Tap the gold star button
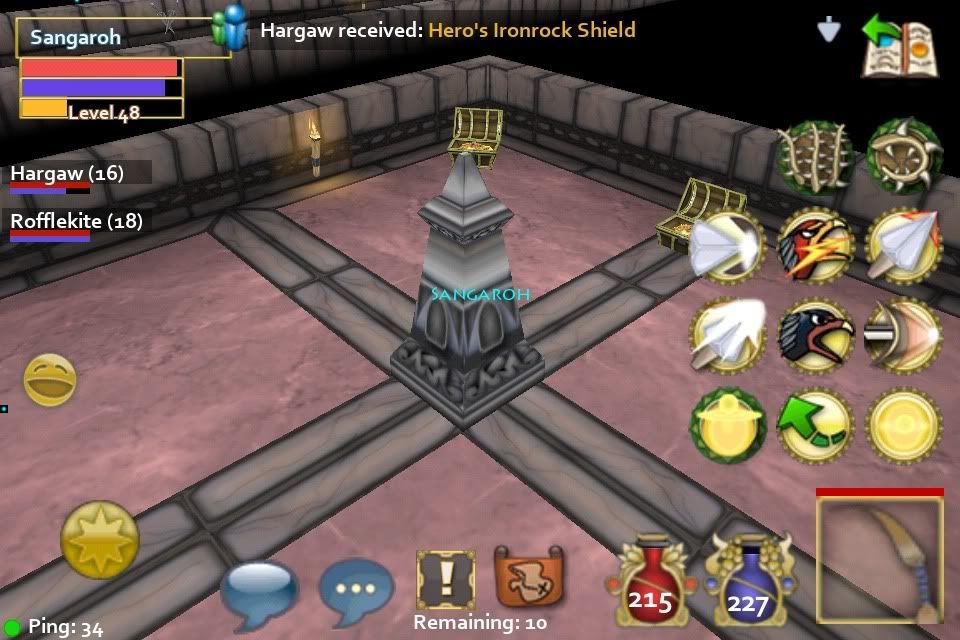Image resolution: width=960 pixels, height=640 pixels. pyautogui.click(x=99, y=539)
